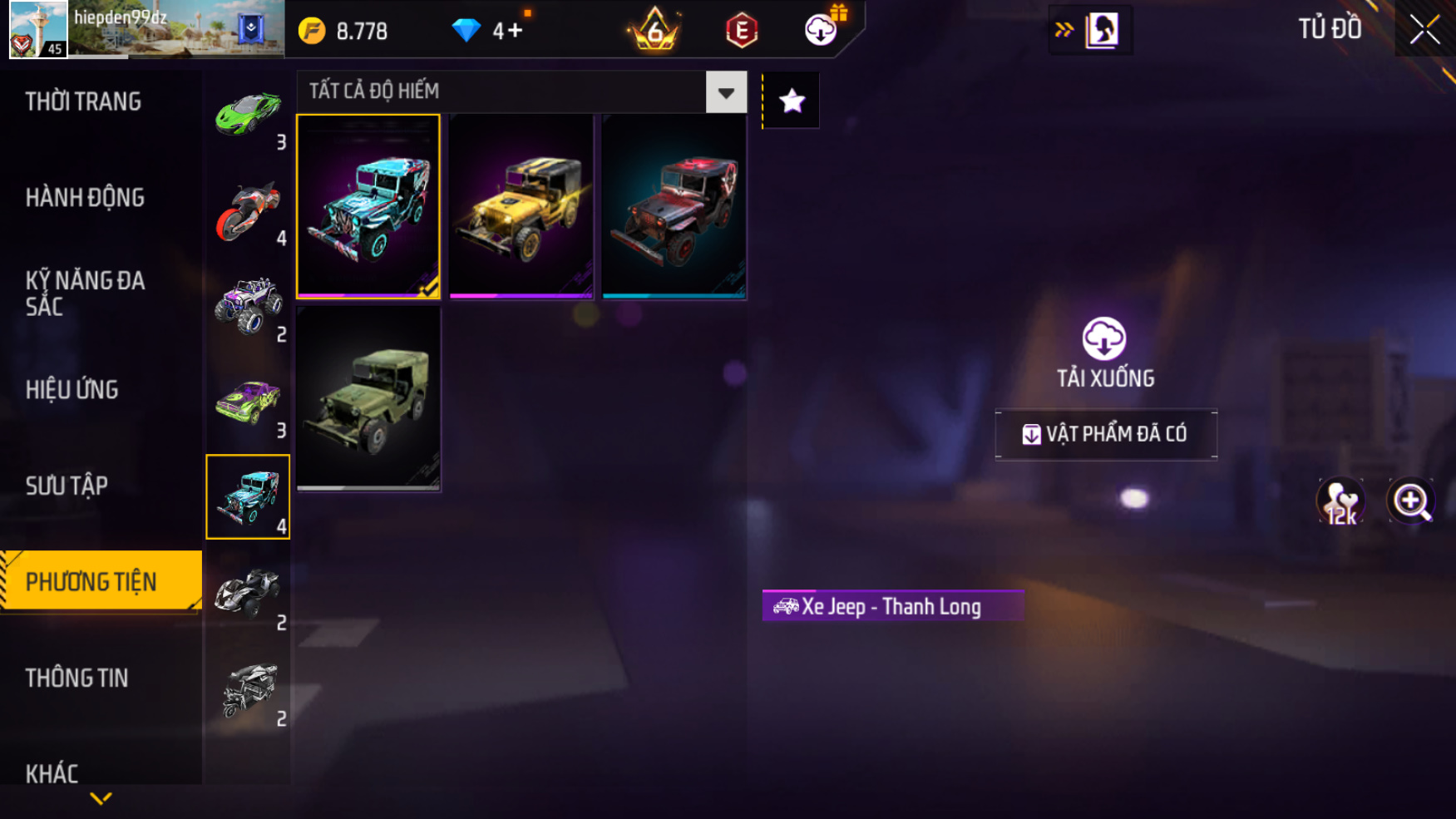Image resolution: width=1456 pixels, height=819 pixels.
Task: Choose the dark red Jeep skin
Action: [674, 206]
